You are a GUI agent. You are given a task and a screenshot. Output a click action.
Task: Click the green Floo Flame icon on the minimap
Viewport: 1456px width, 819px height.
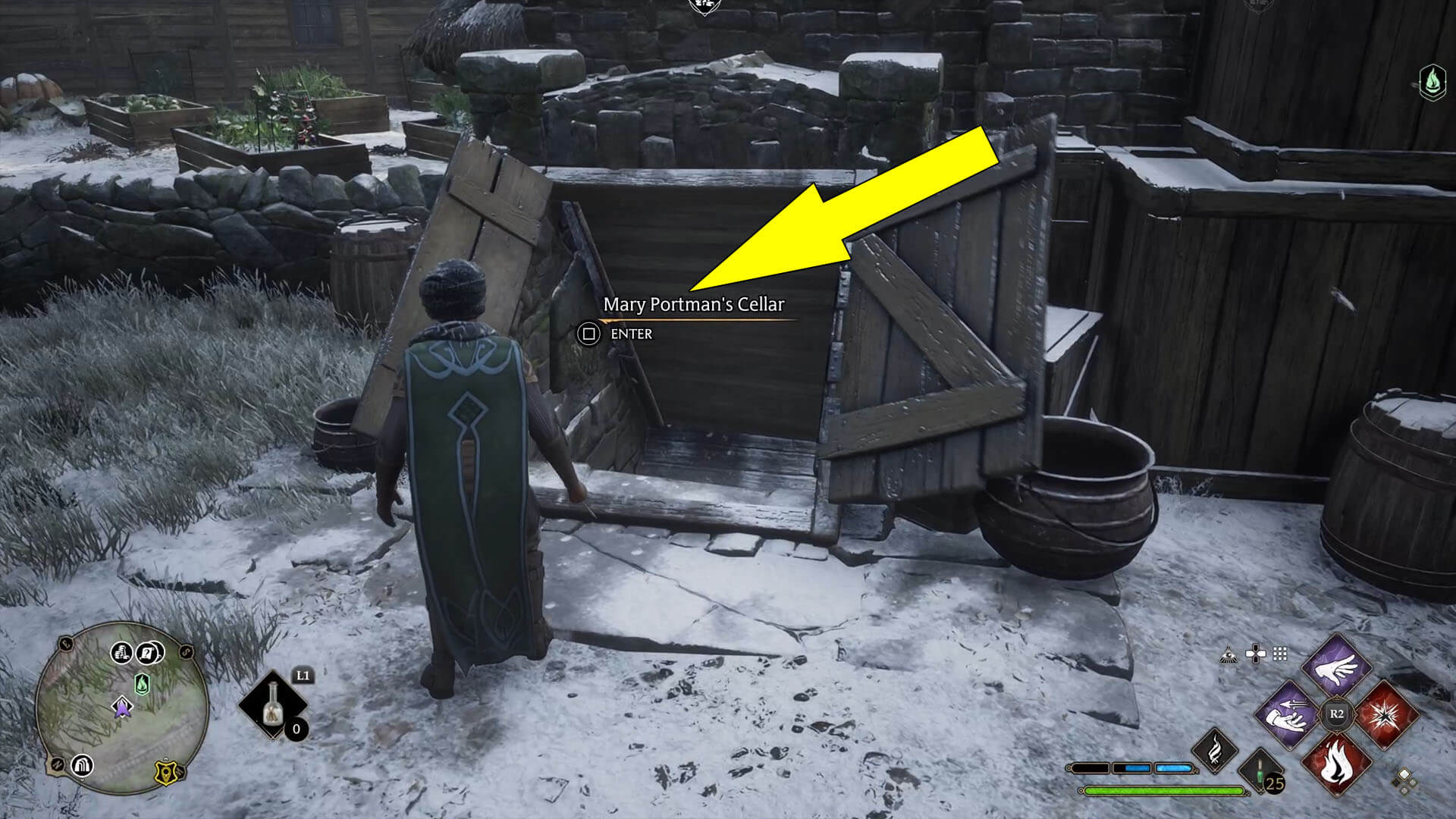tap(141, 684)
